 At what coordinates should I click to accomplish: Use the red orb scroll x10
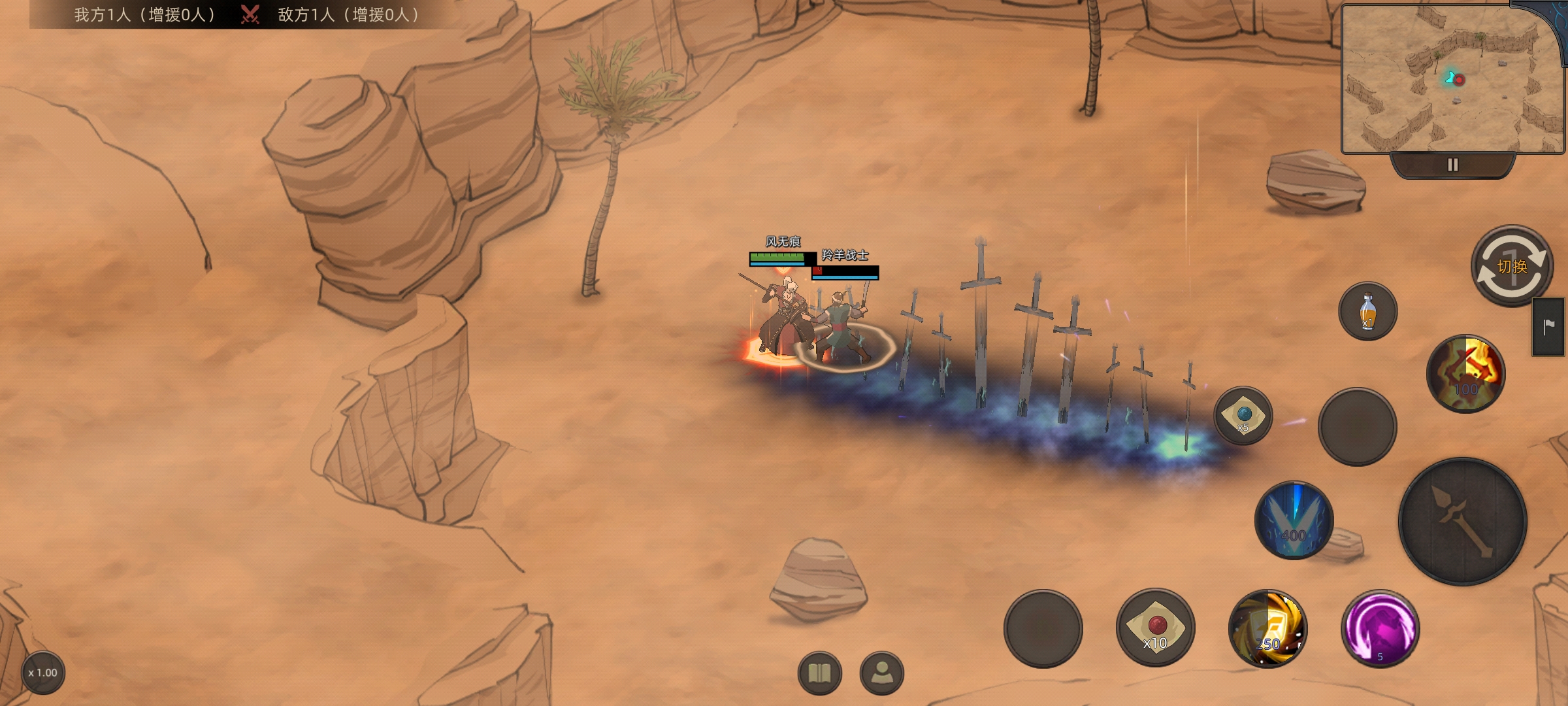[1155, 628]
